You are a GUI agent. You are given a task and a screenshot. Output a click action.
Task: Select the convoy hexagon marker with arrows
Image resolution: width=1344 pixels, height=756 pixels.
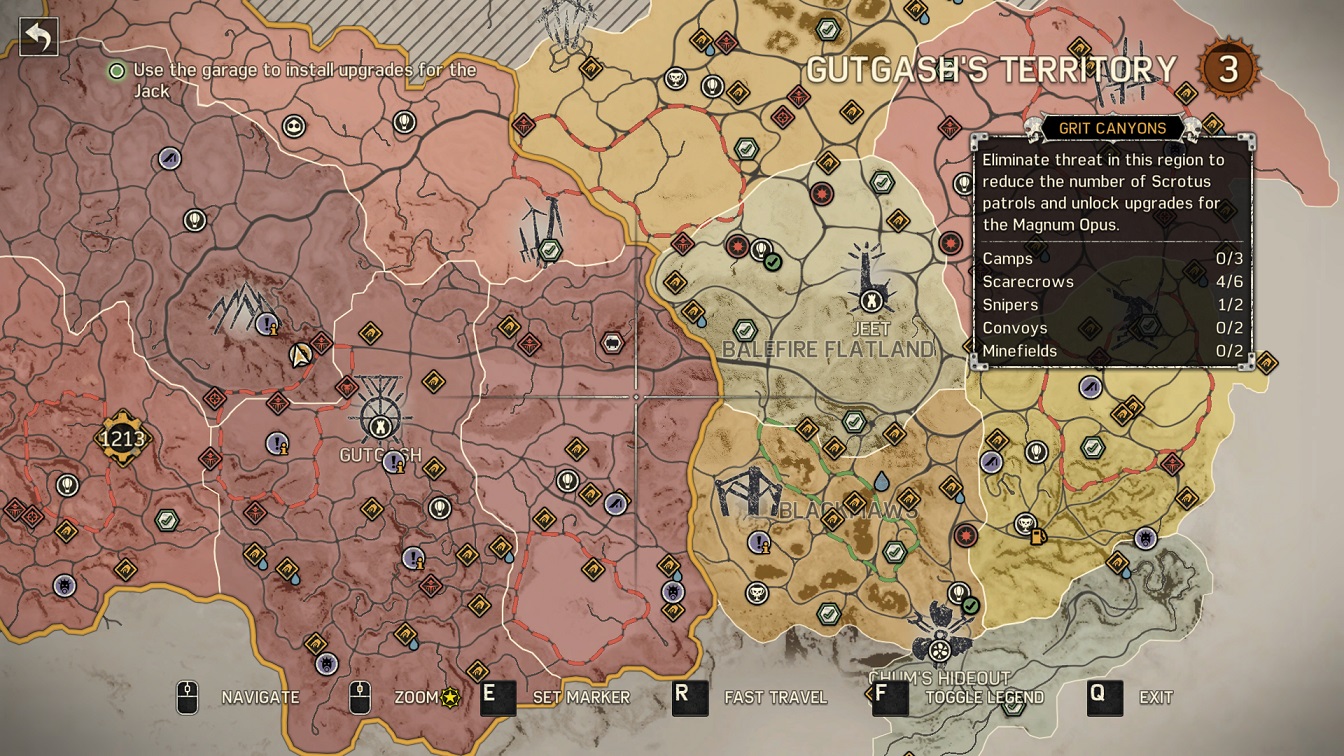(x=611, y=343)
